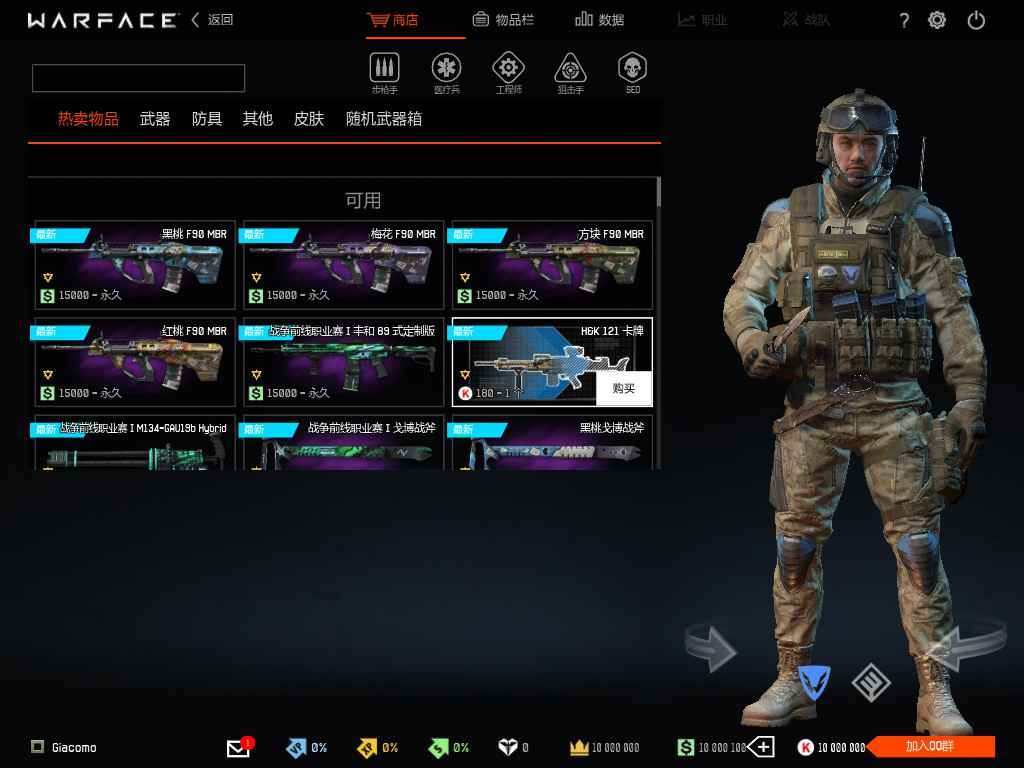
Task: Buy the HGK 121 with 购买 button
Action: (x=624, y=388)
